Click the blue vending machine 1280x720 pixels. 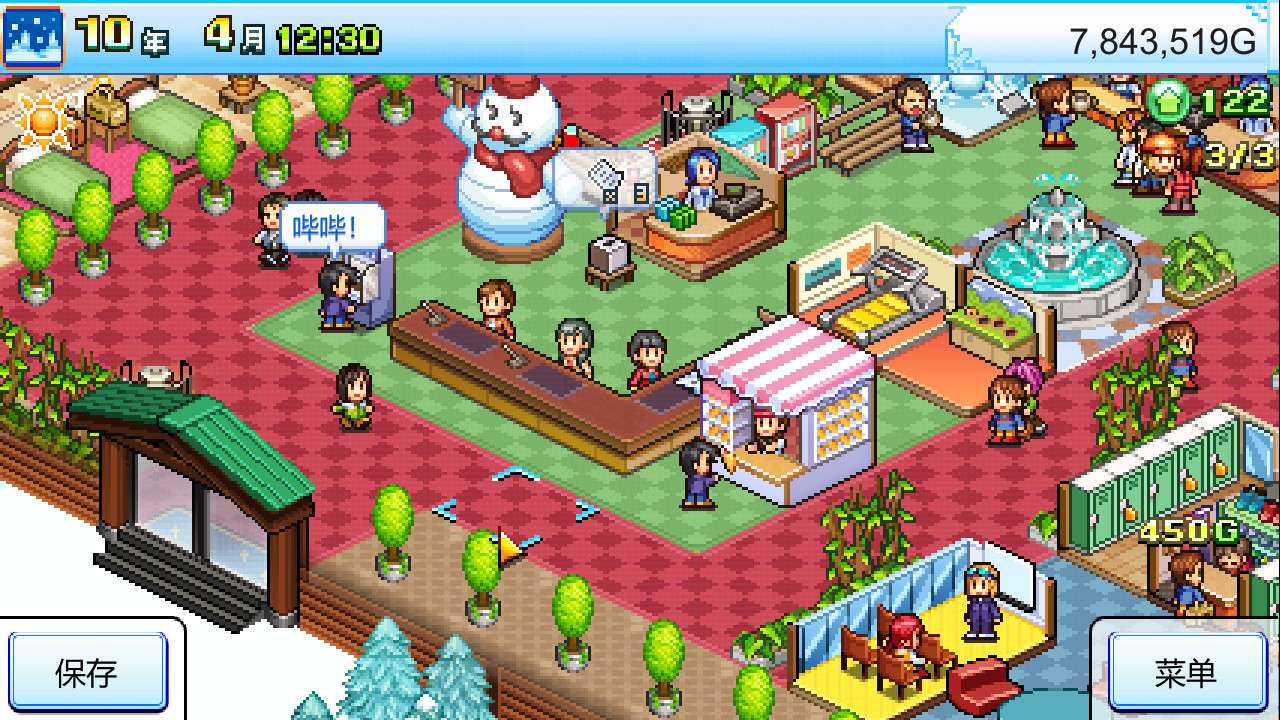click(x=745, y=136)
